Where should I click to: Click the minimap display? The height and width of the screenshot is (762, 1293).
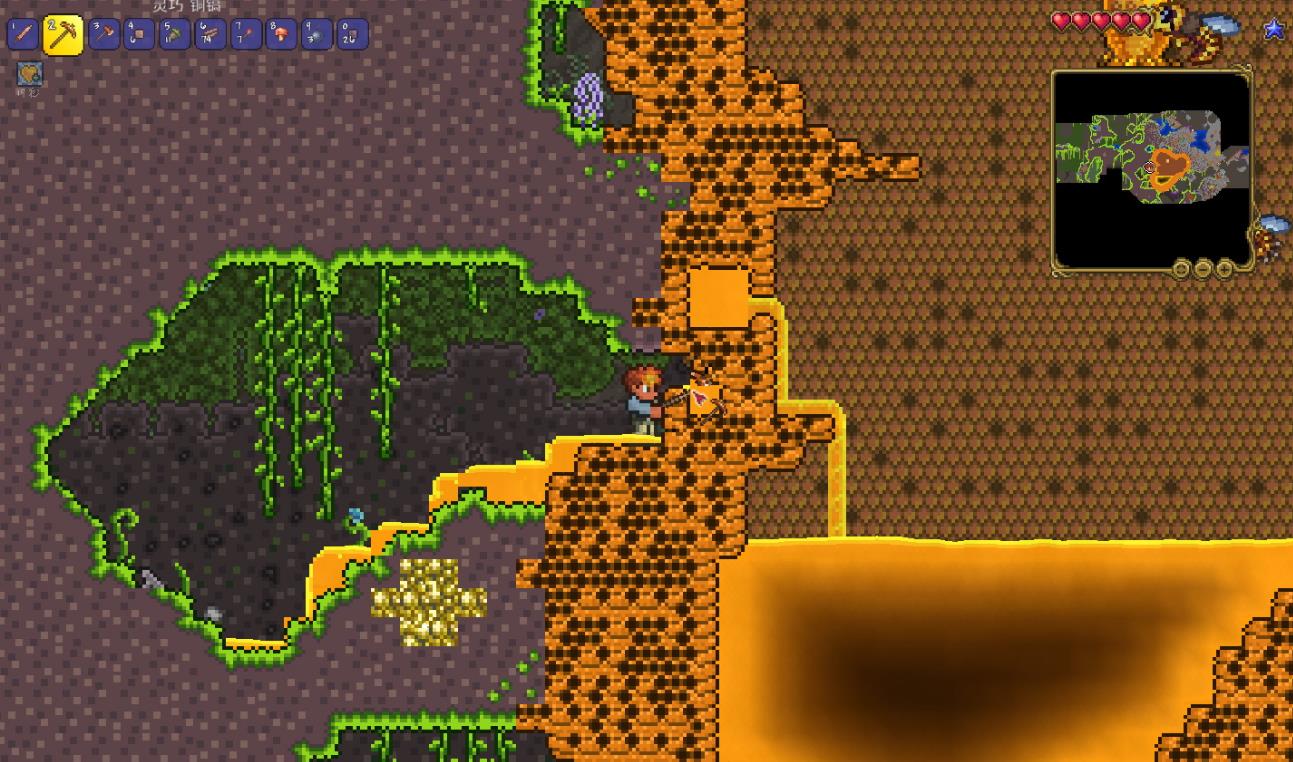(x=1152, y=168)
